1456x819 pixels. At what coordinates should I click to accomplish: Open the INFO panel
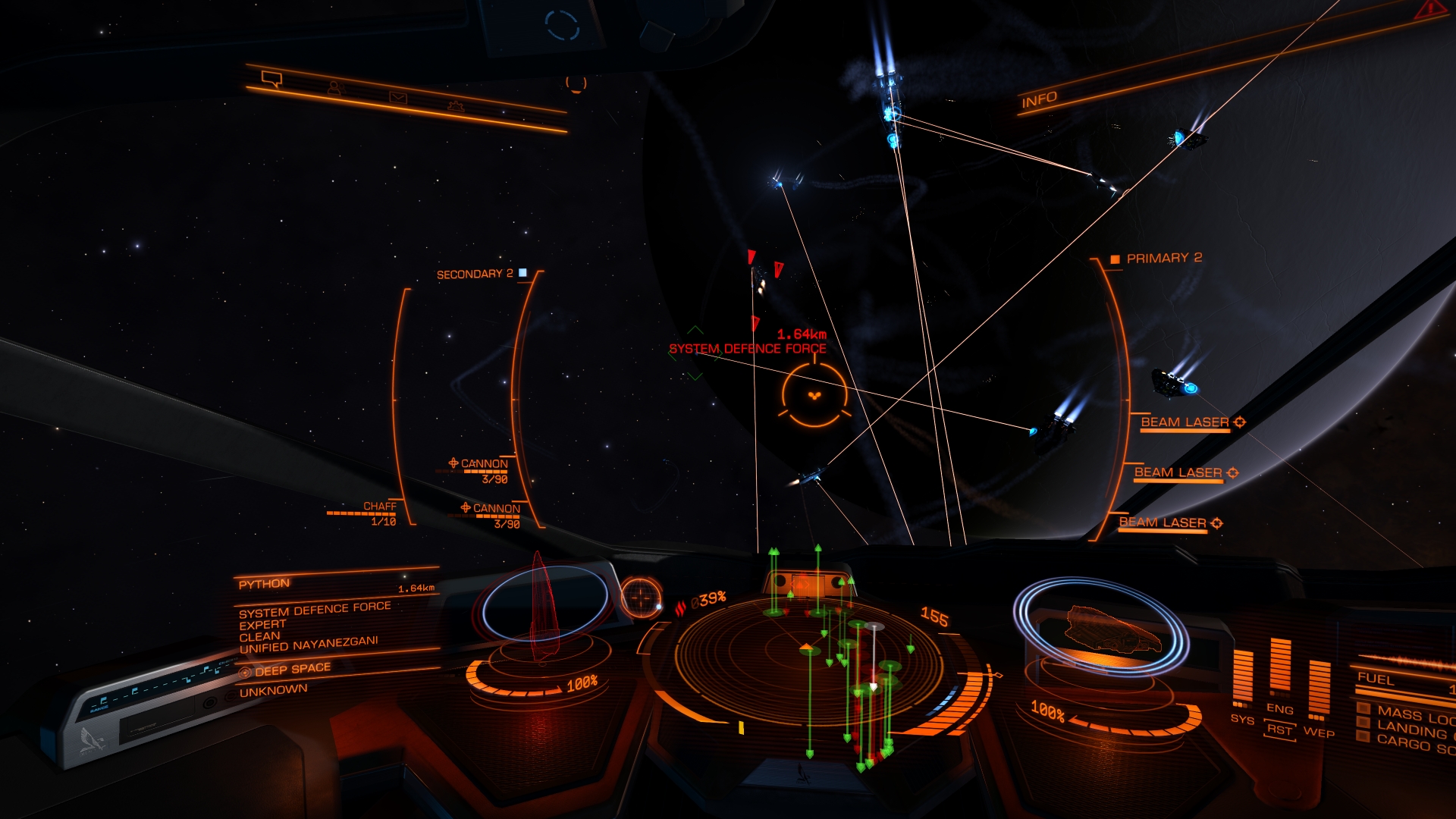pos(1039,99)
